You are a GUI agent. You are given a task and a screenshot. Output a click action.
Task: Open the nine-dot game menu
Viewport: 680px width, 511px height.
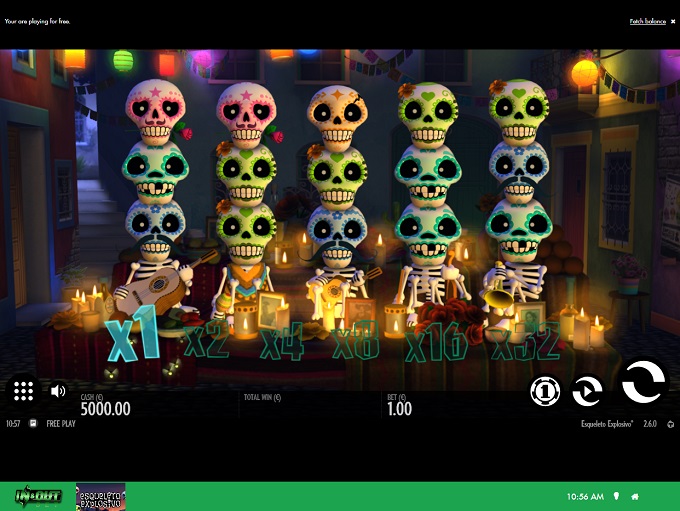point(25,391)
